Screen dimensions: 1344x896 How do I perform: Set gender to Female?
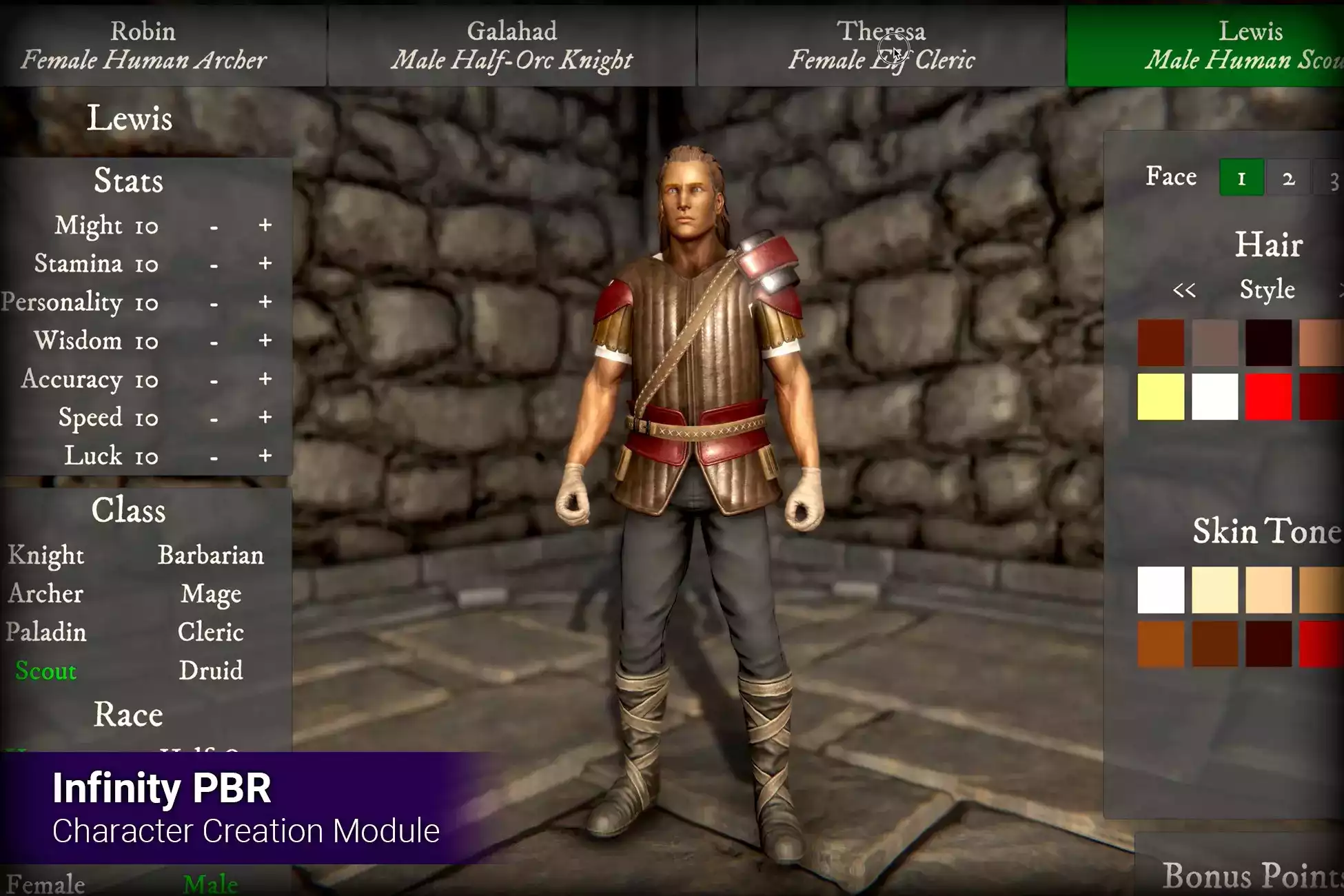point(45,884)
